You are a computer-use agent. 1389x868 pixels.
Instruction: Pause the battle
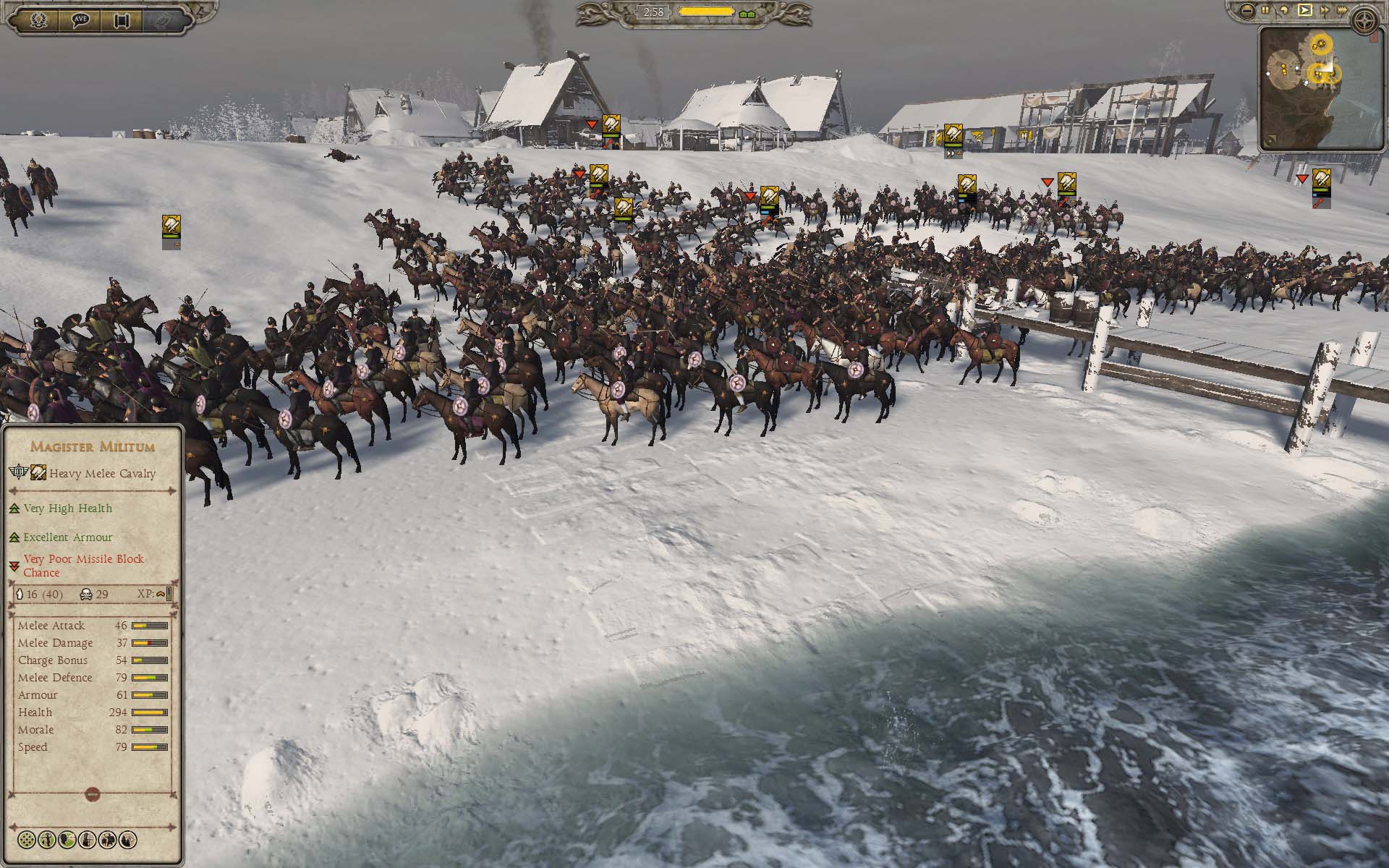pyautogui.click(x=1265, y=10)
